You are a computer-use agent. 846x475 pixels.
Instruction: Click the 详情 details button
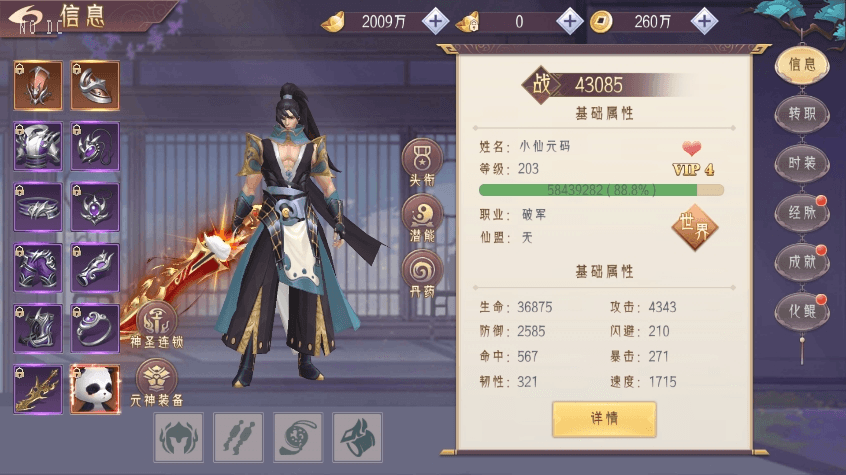604,418
